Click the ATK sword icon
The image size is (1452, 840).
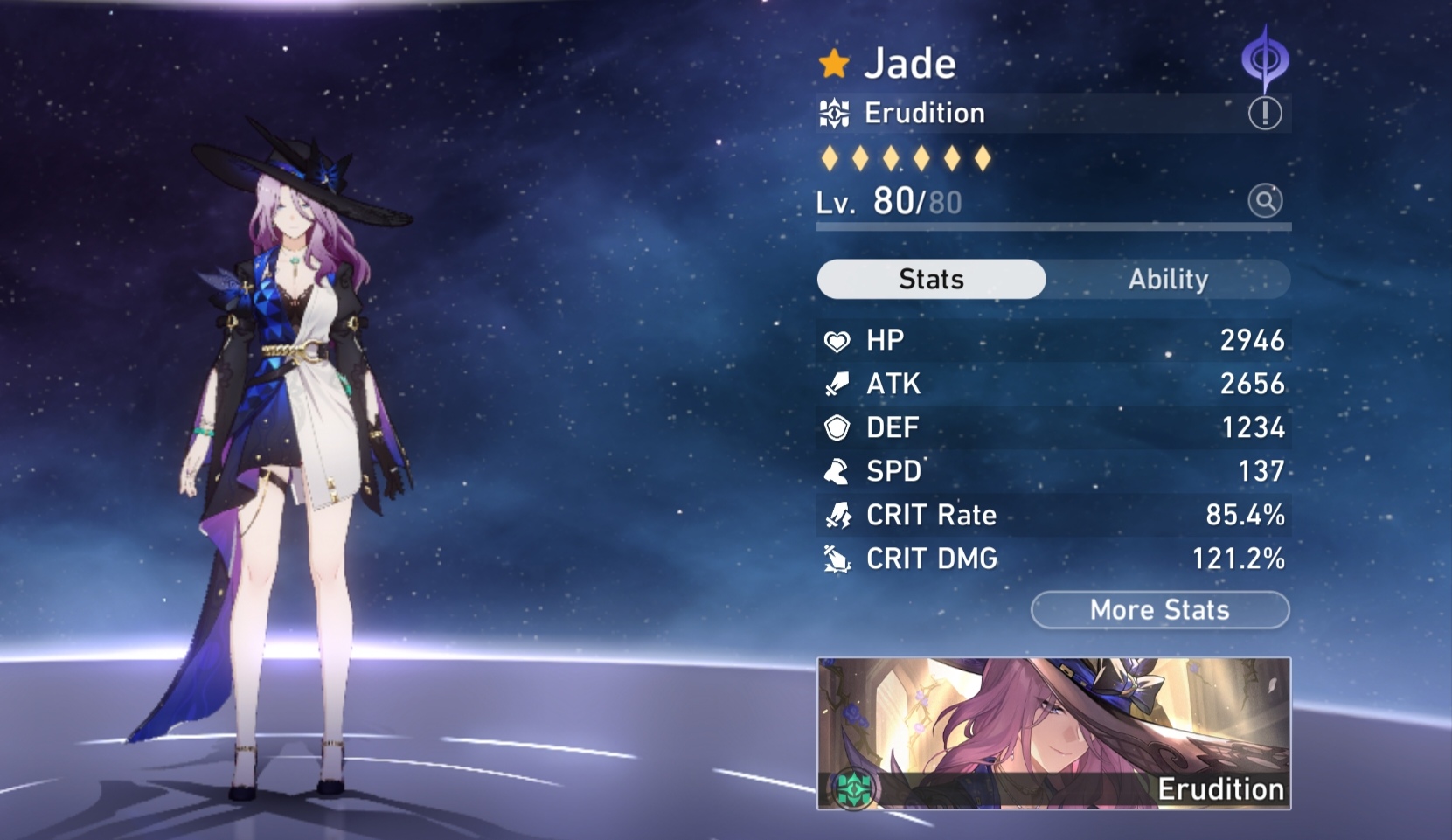(837, 384)
